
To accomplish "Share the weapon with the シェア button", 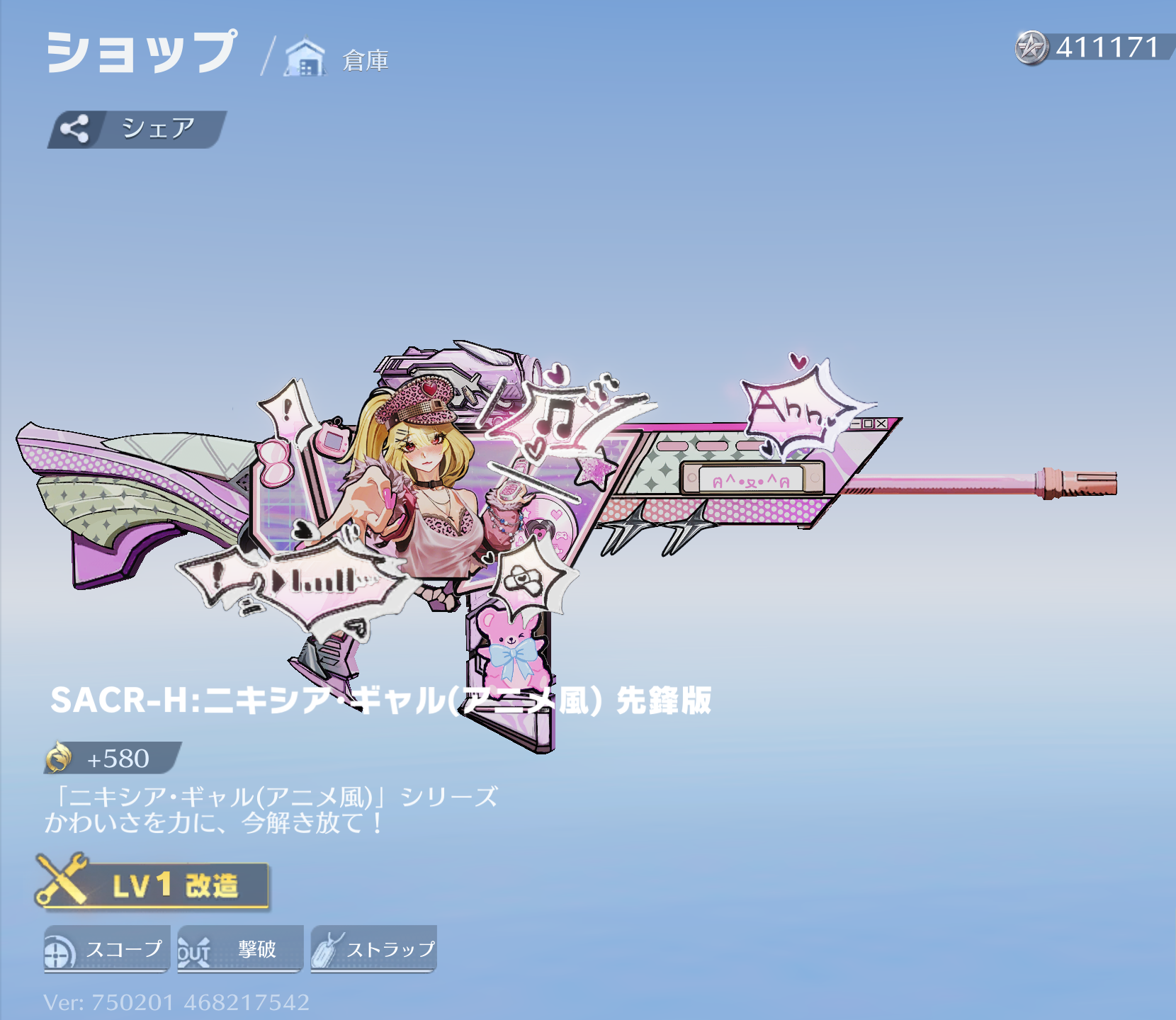I will pos(137,129).
